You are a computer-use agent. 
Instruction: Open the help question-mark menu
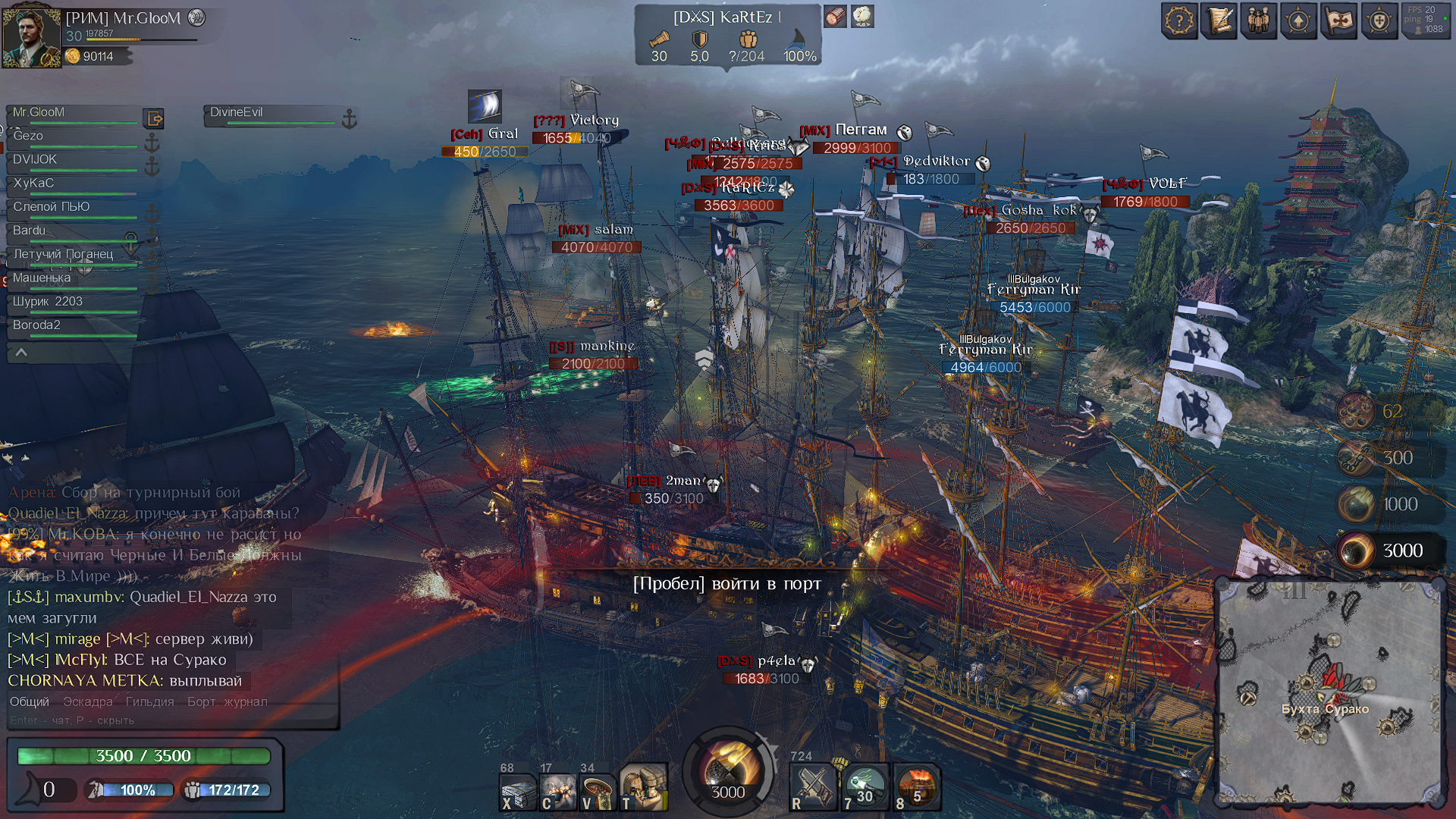tap(1179, 20)
